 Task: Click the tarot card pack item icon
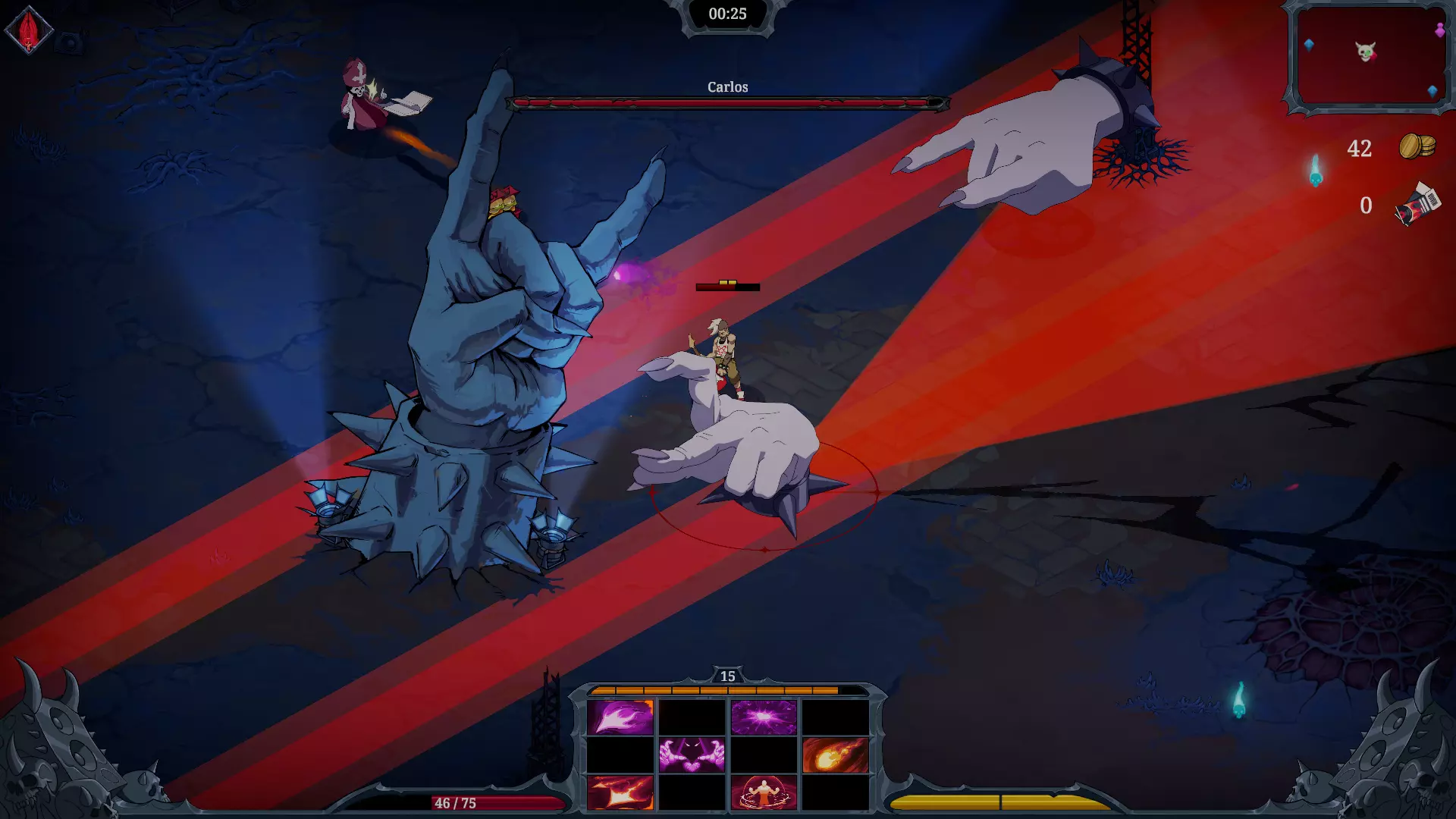[1417, 204]
